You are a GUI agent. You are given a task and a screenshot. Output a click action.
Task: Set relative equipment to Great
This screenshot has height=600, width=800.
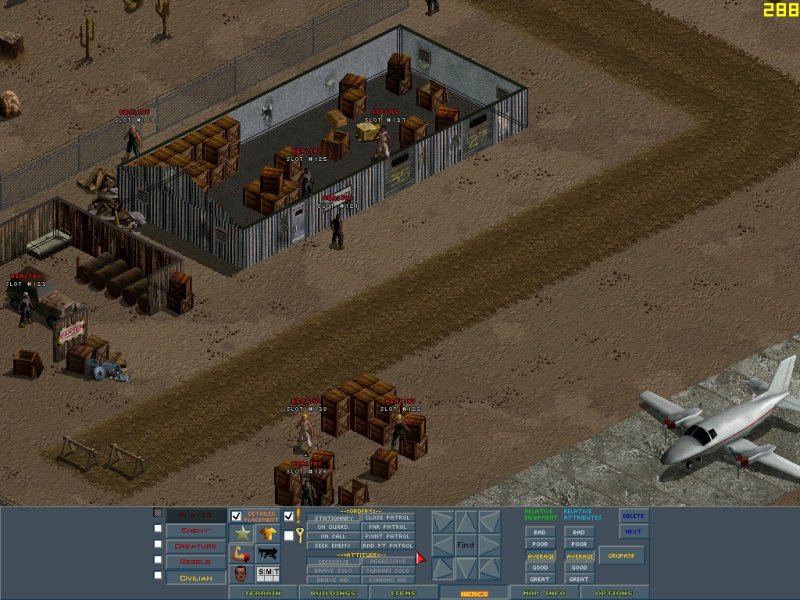(540, 579)
